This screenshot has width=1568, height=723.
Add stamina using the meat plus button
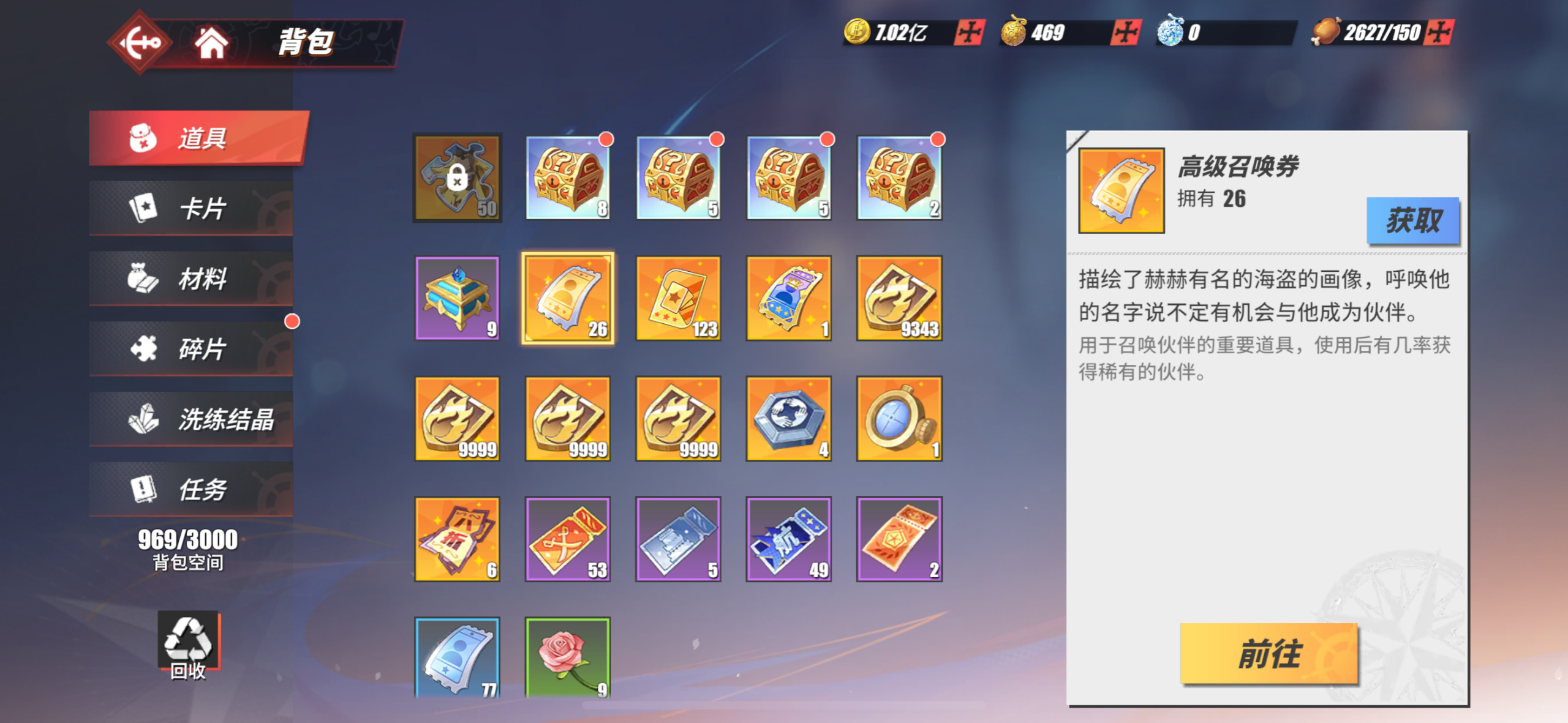point(1439,32)
